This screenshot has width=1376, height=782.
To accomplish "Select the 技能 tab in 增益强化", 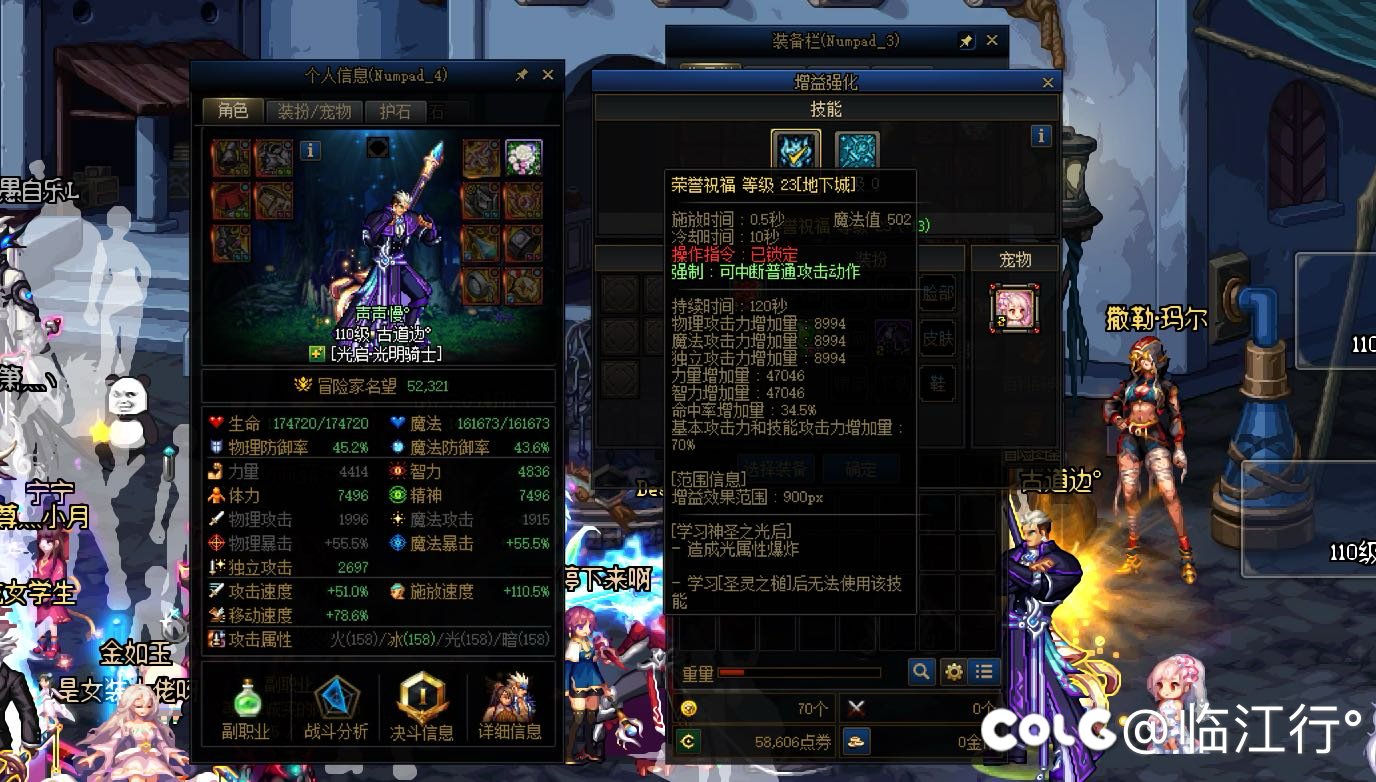I will pos(824,108).
